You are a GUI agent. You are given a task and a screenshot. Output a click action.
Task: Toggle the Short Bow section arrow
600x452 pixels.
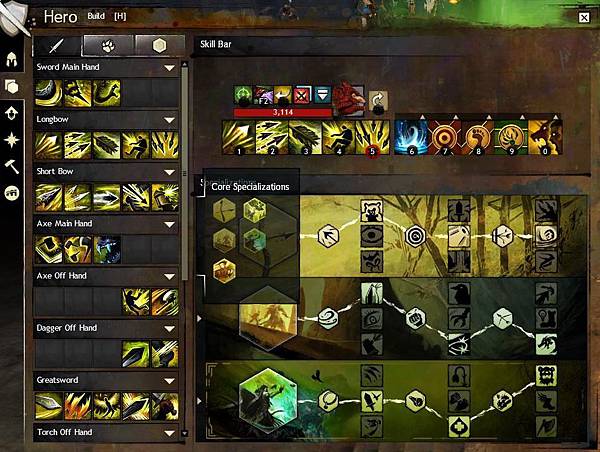click(170, 171)
